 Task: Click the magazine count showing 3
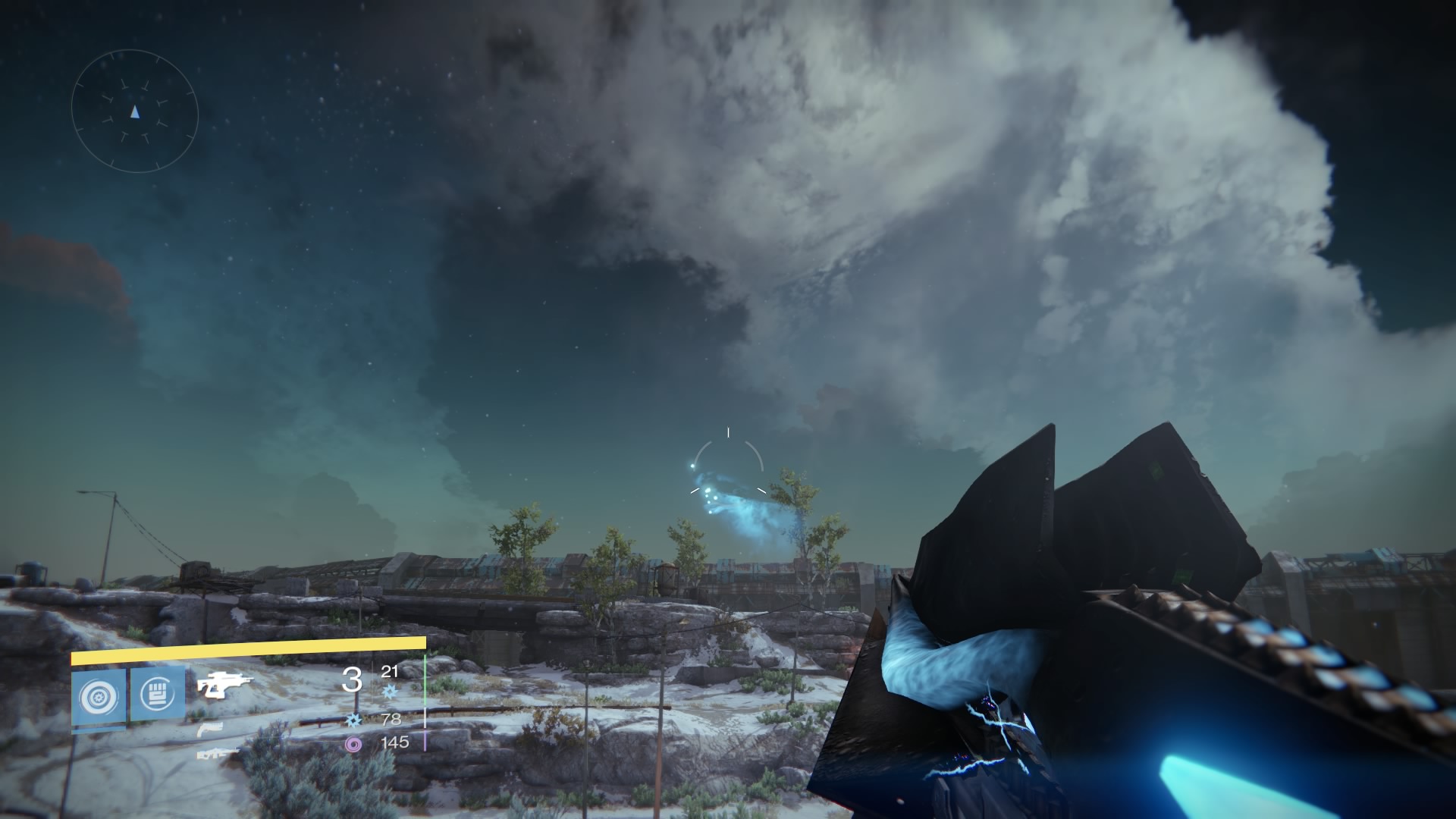(352, 679)
